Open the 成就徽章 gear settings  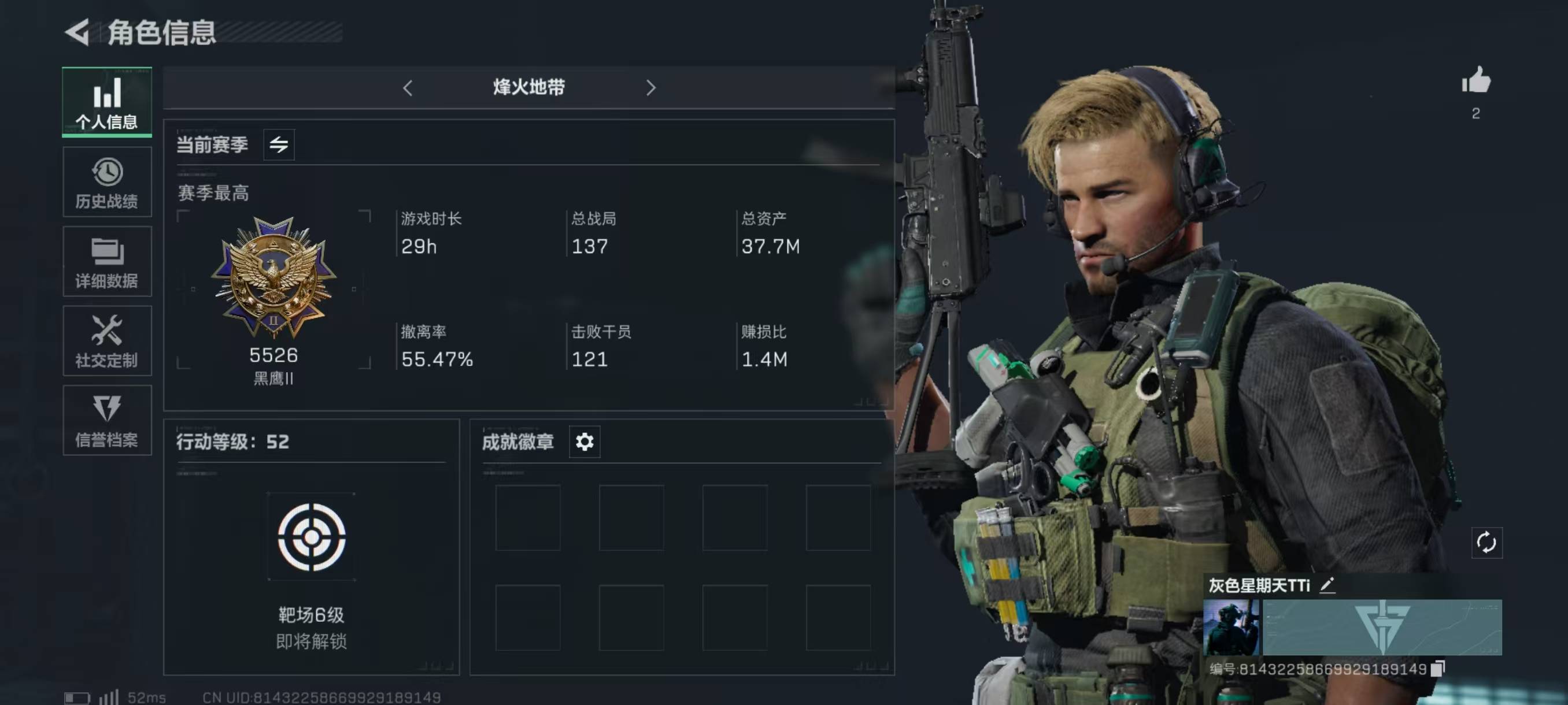coord(585,441)
